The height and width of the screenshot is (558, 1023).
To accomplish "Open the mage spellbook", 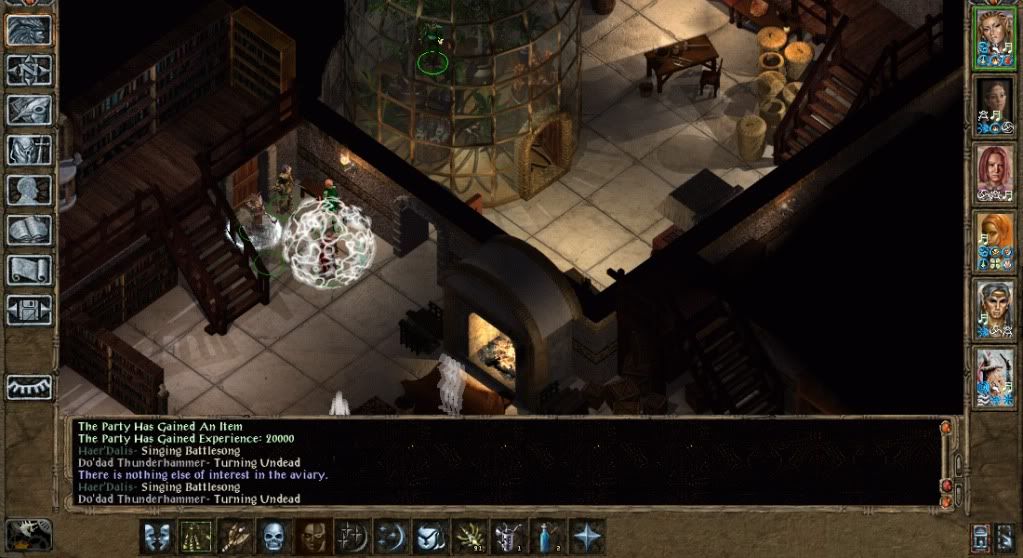I will (29, 230).
